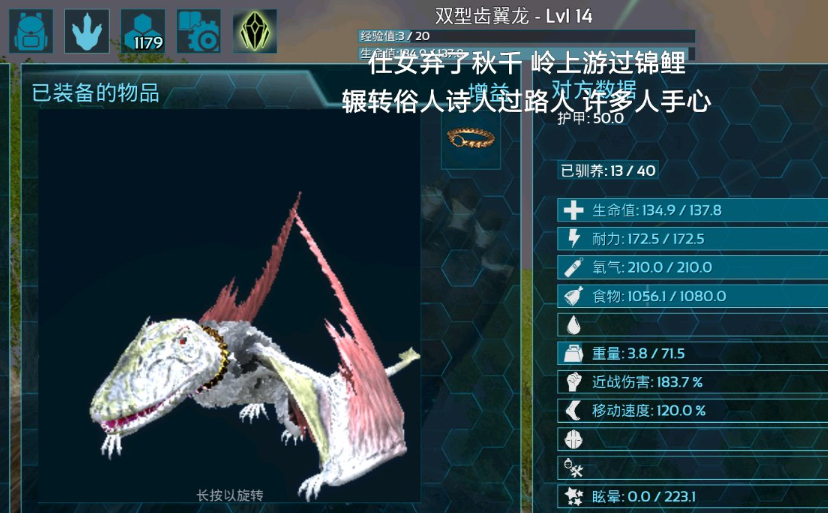This screenshot has height=513, width=828.
Task: Open the book and gear crafting icon
Action: [199, 31]
